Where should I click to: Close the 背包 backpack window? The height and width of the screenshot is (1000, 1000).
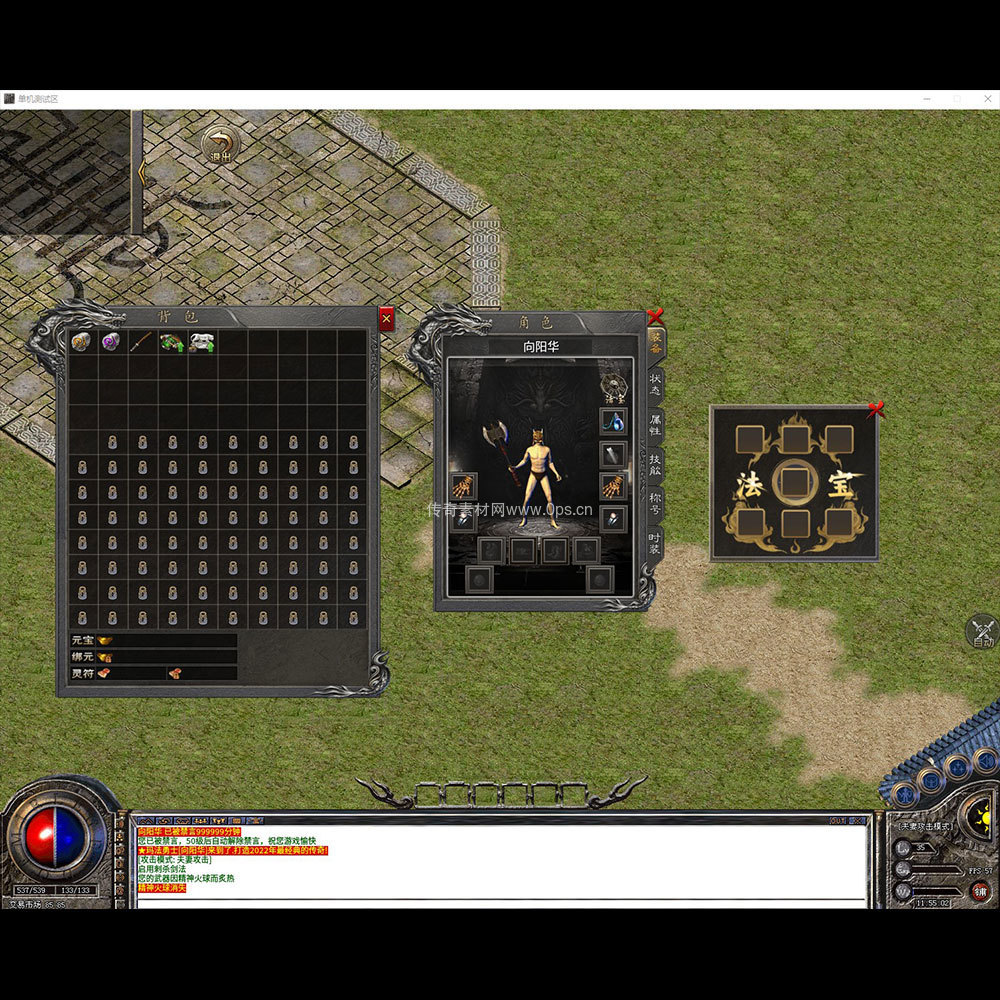(x=386, y=319)
